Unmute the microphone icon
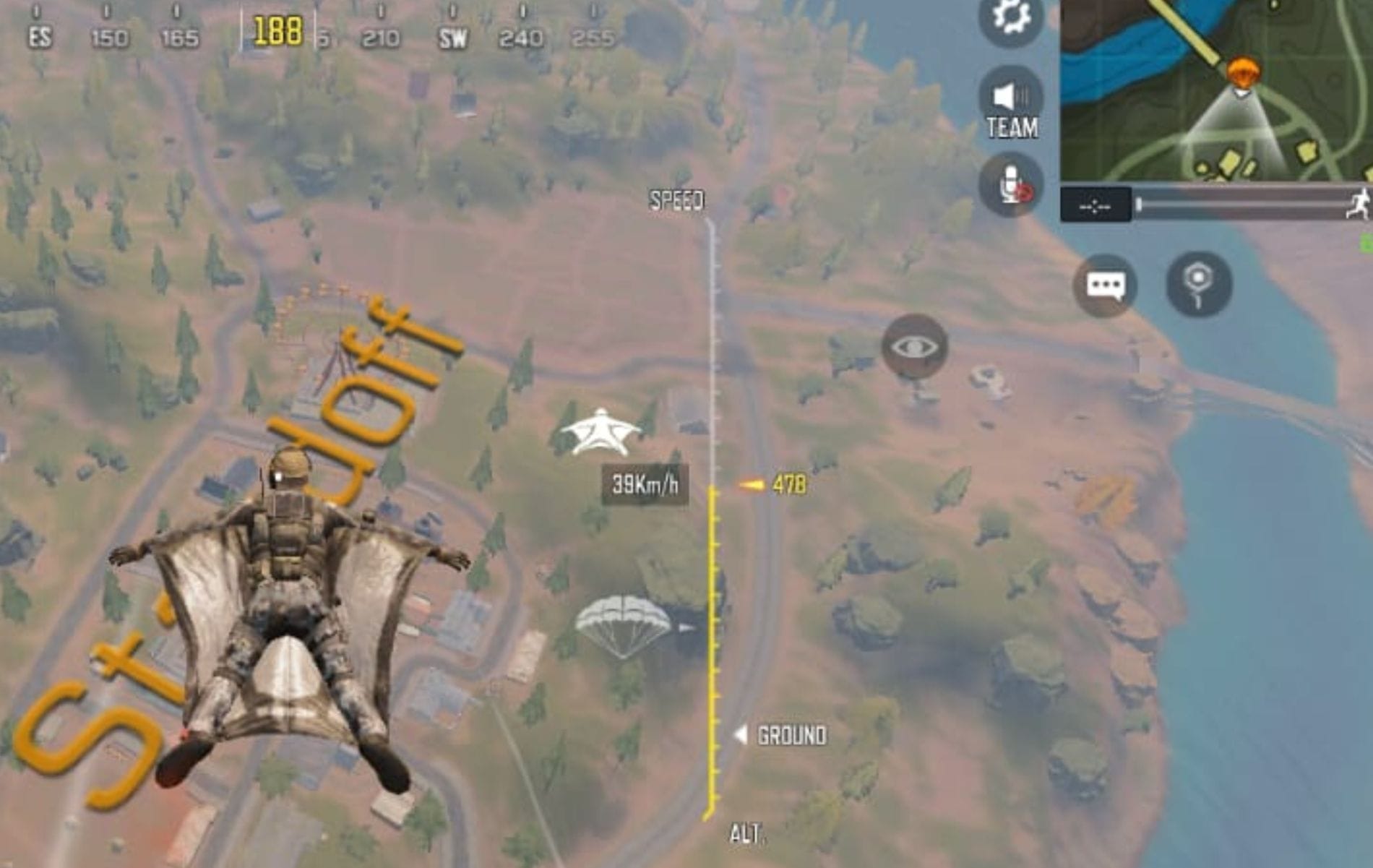Screen dimensions: 1373x868 [1013, 181]
